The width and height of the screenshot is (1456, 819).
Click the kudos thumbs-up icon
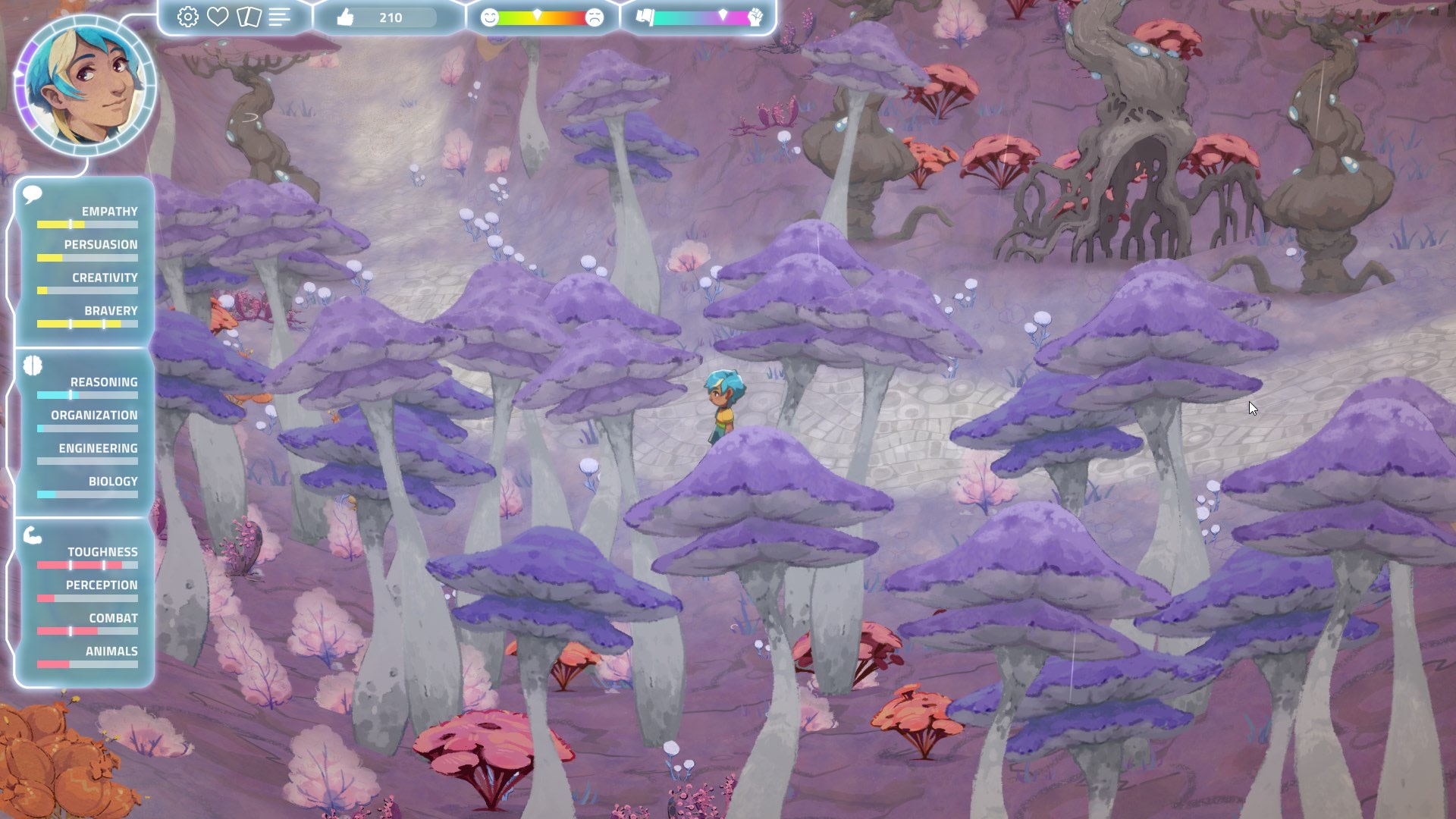345,17
